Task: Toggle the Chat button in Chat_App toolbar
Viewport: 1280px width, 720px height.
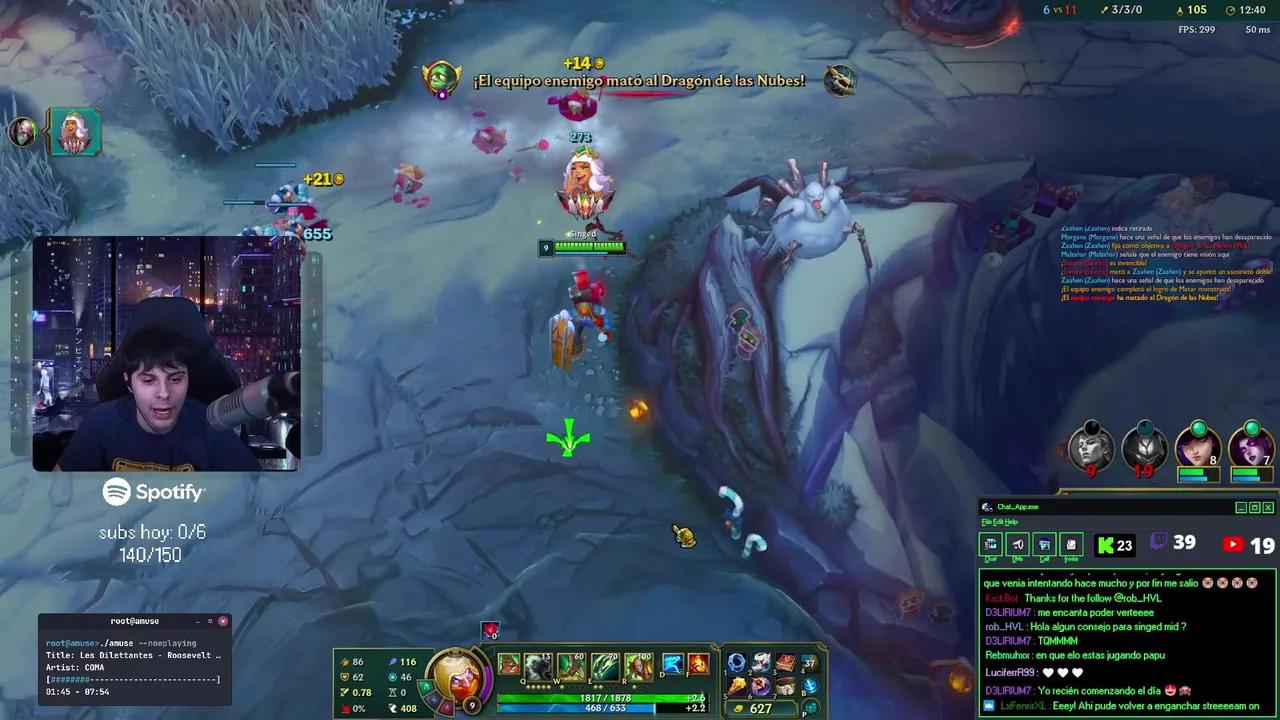Action: (x=991, y=544)
